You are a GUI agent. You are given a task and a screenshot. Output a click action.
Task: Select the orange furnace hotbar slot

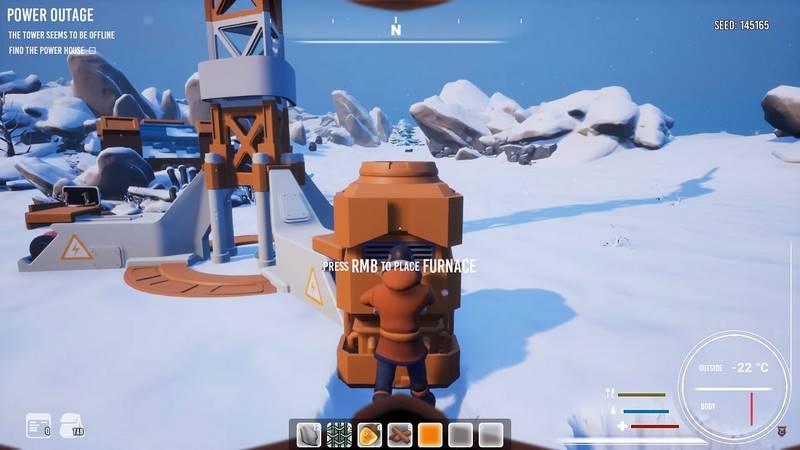(430, 435)
